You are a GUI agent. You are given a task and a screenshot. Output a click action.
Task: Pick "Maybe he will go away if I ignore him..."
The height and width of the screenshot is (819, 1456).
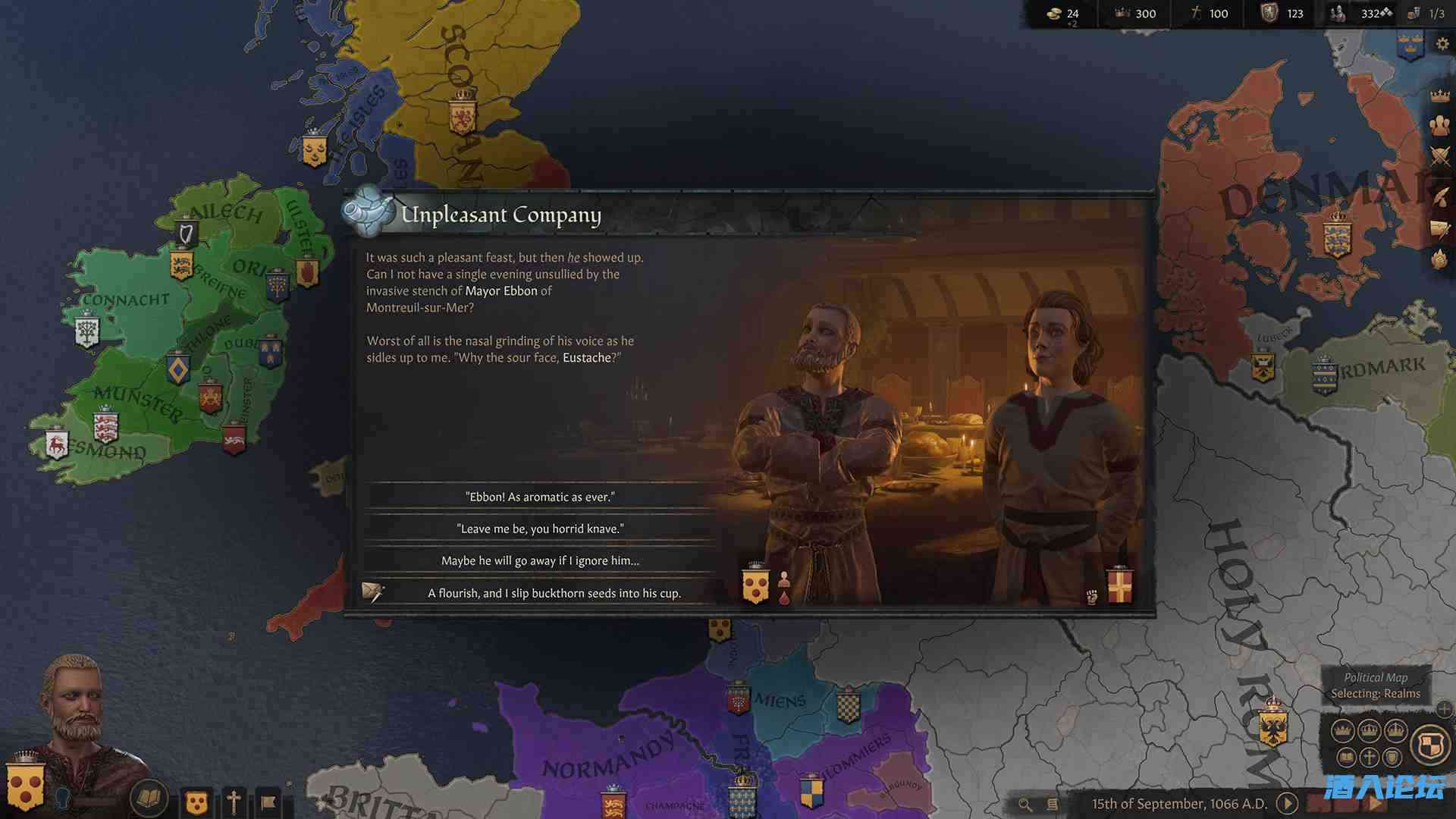point(539,561)
